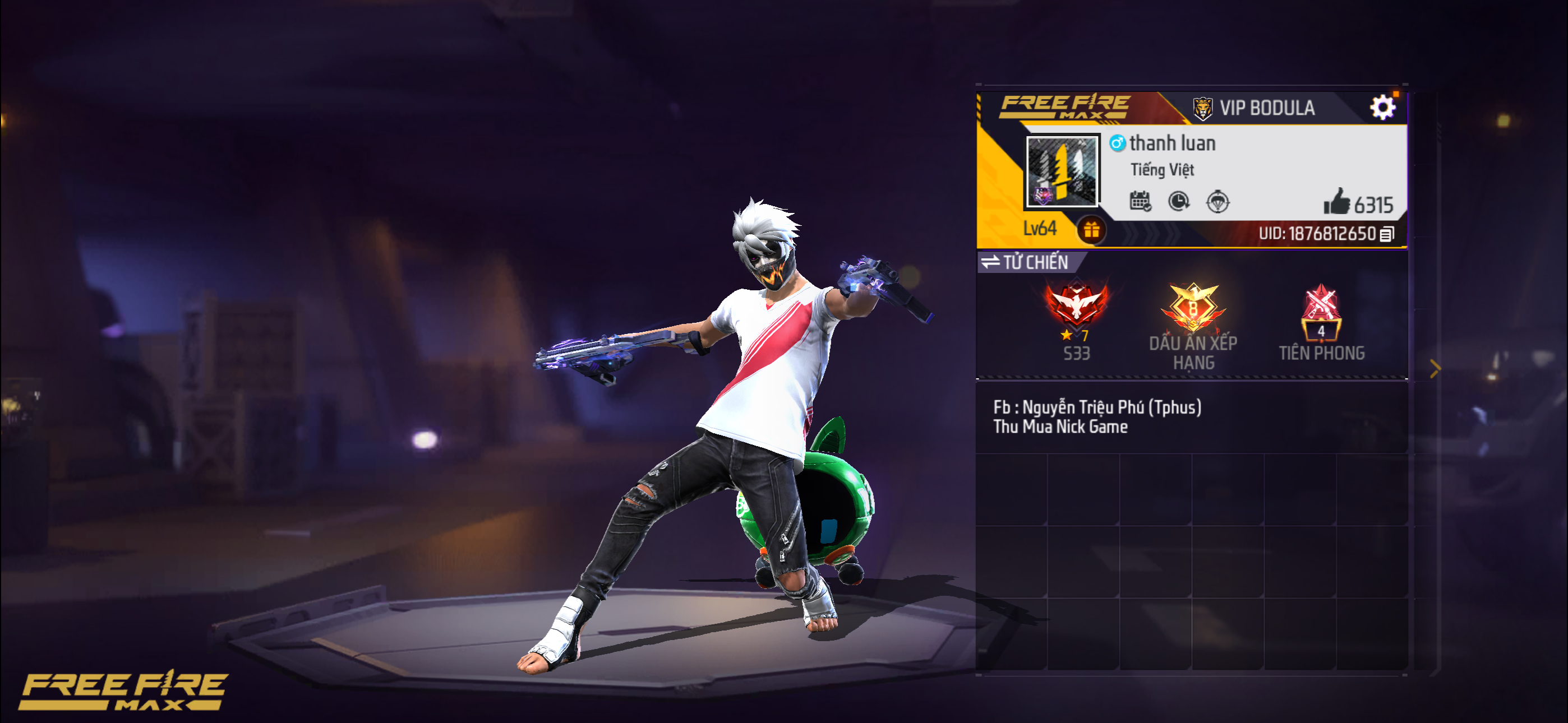Open profile settings gear icon

tap(1382, 108)
